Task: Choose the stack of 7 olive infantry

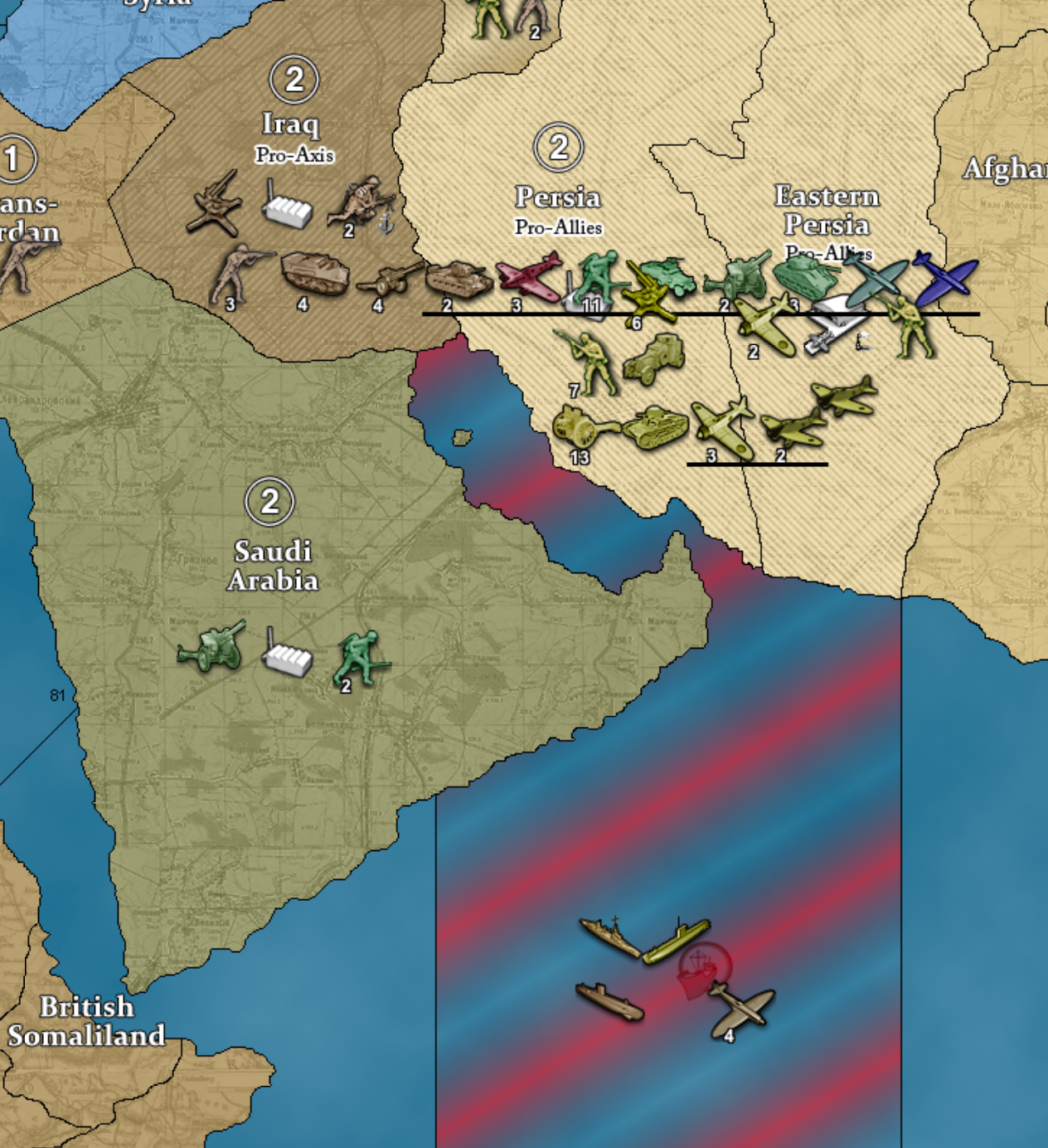Action: coord(591,361)
